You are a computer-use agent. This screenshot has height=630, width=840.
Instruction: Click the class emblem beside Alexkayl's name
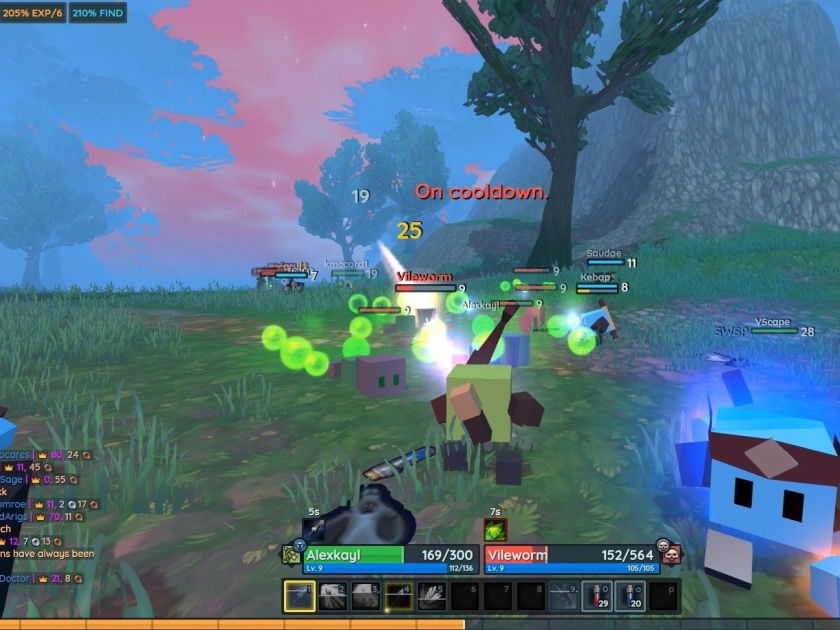click(x=291, y=555)
